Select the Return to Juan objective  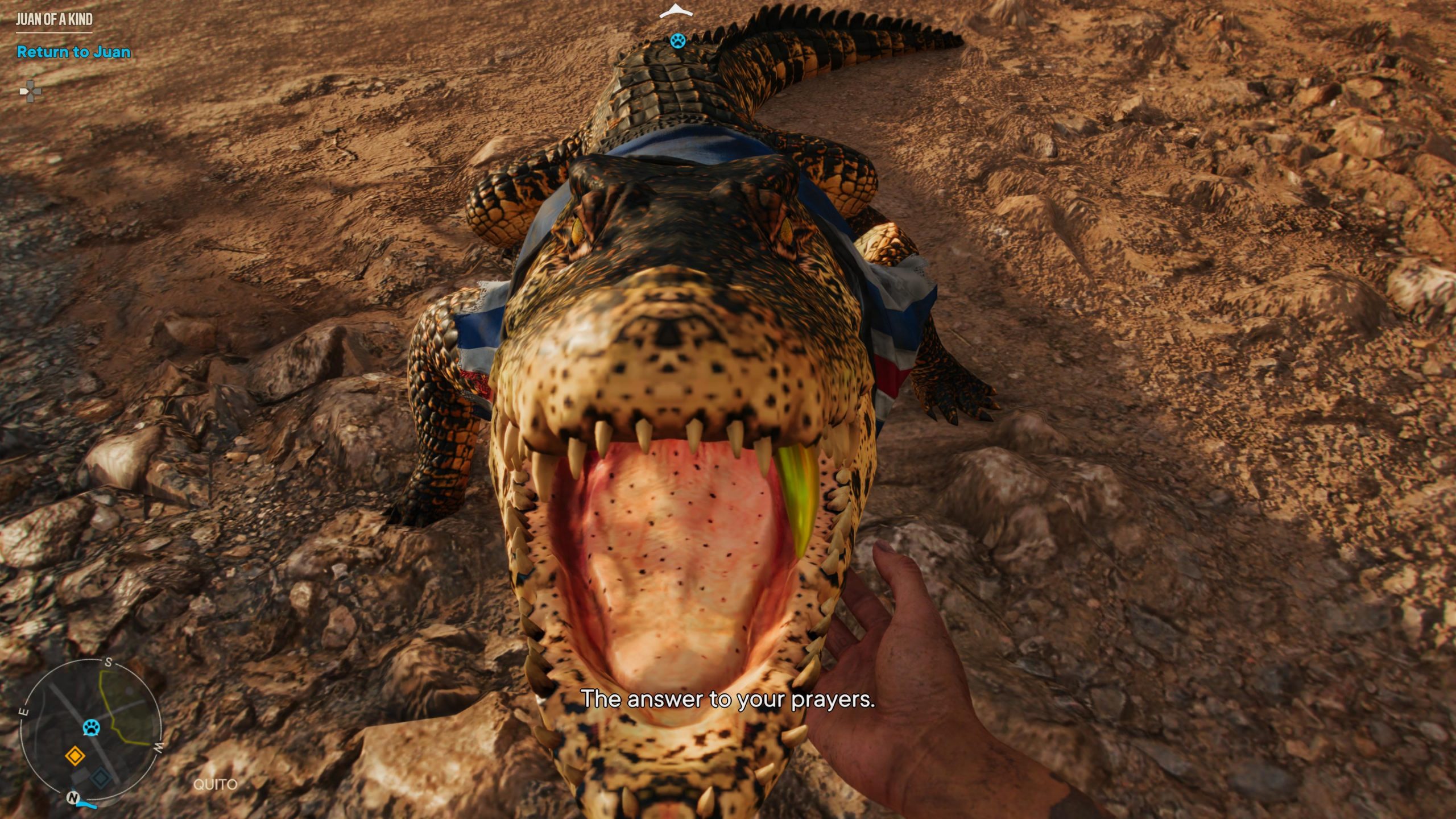coord(73,52)
